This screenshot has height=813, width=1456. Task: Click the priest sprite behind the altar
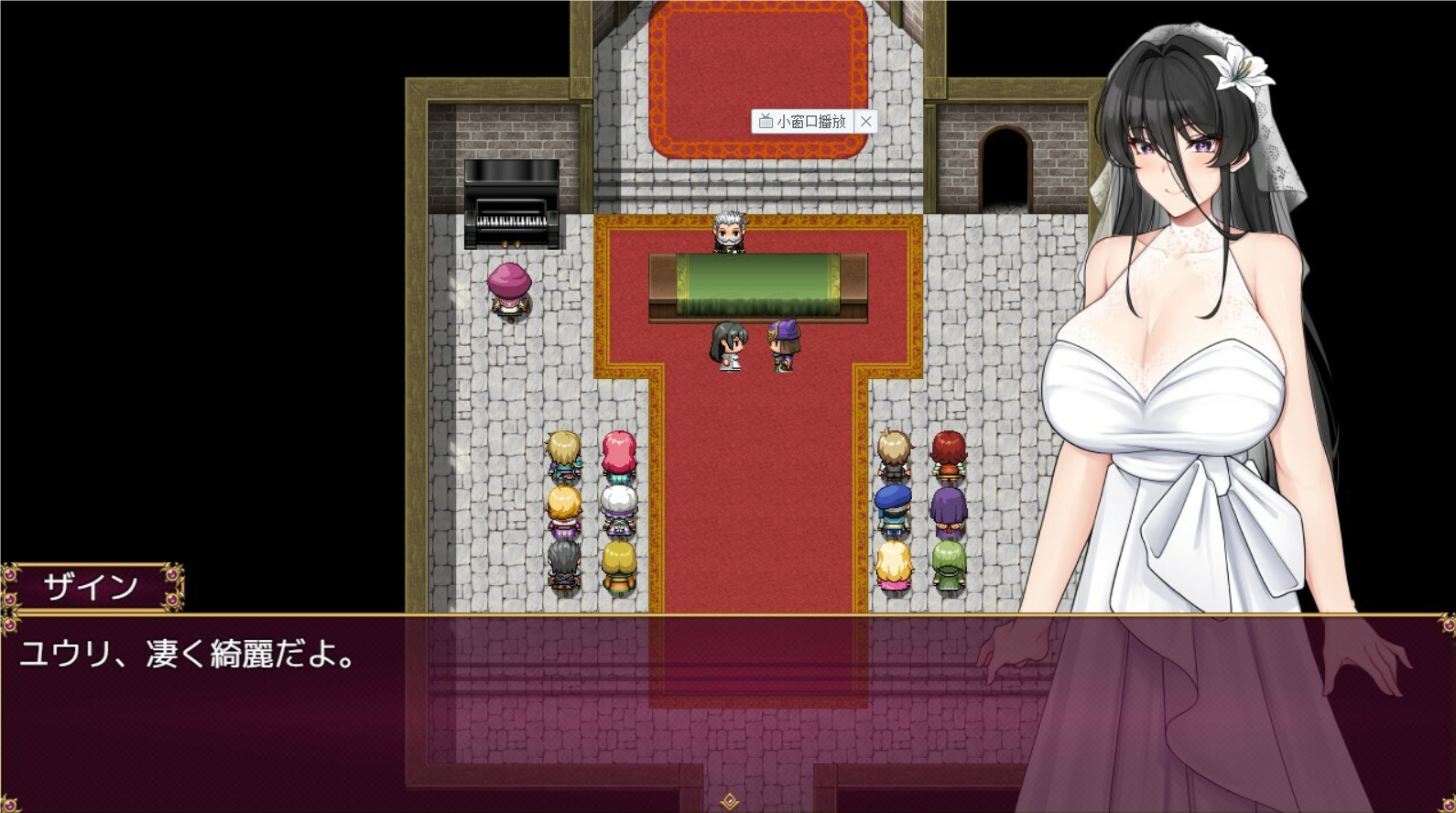tap(730, 231)
